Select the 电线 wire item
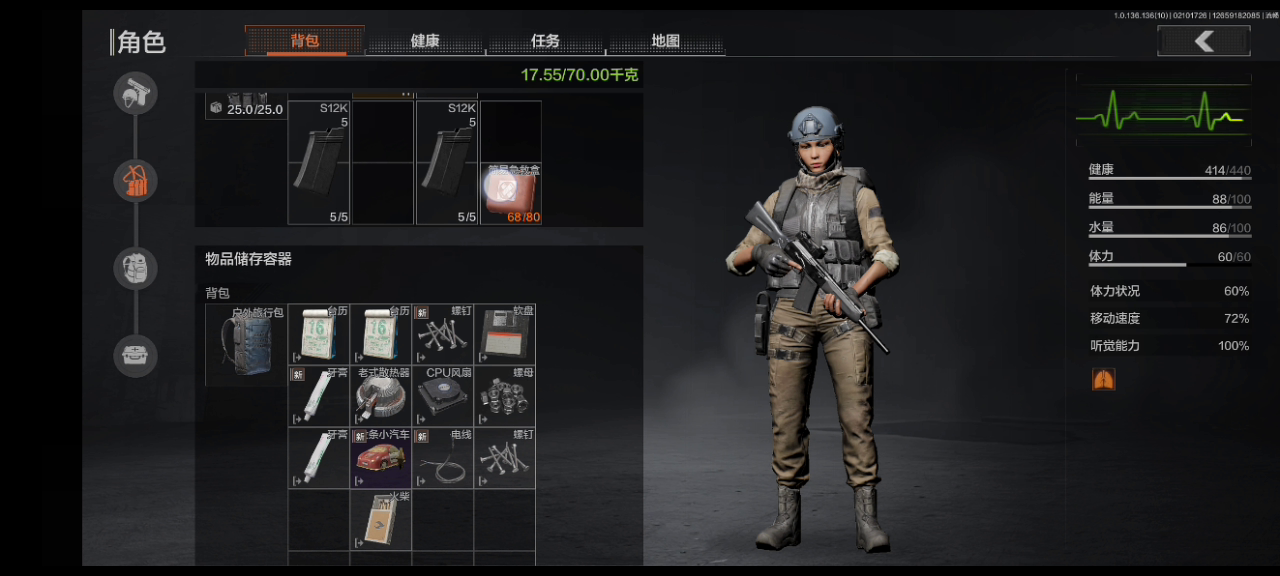Screen dimensions: 1280x576 click(x=443, y=459)
